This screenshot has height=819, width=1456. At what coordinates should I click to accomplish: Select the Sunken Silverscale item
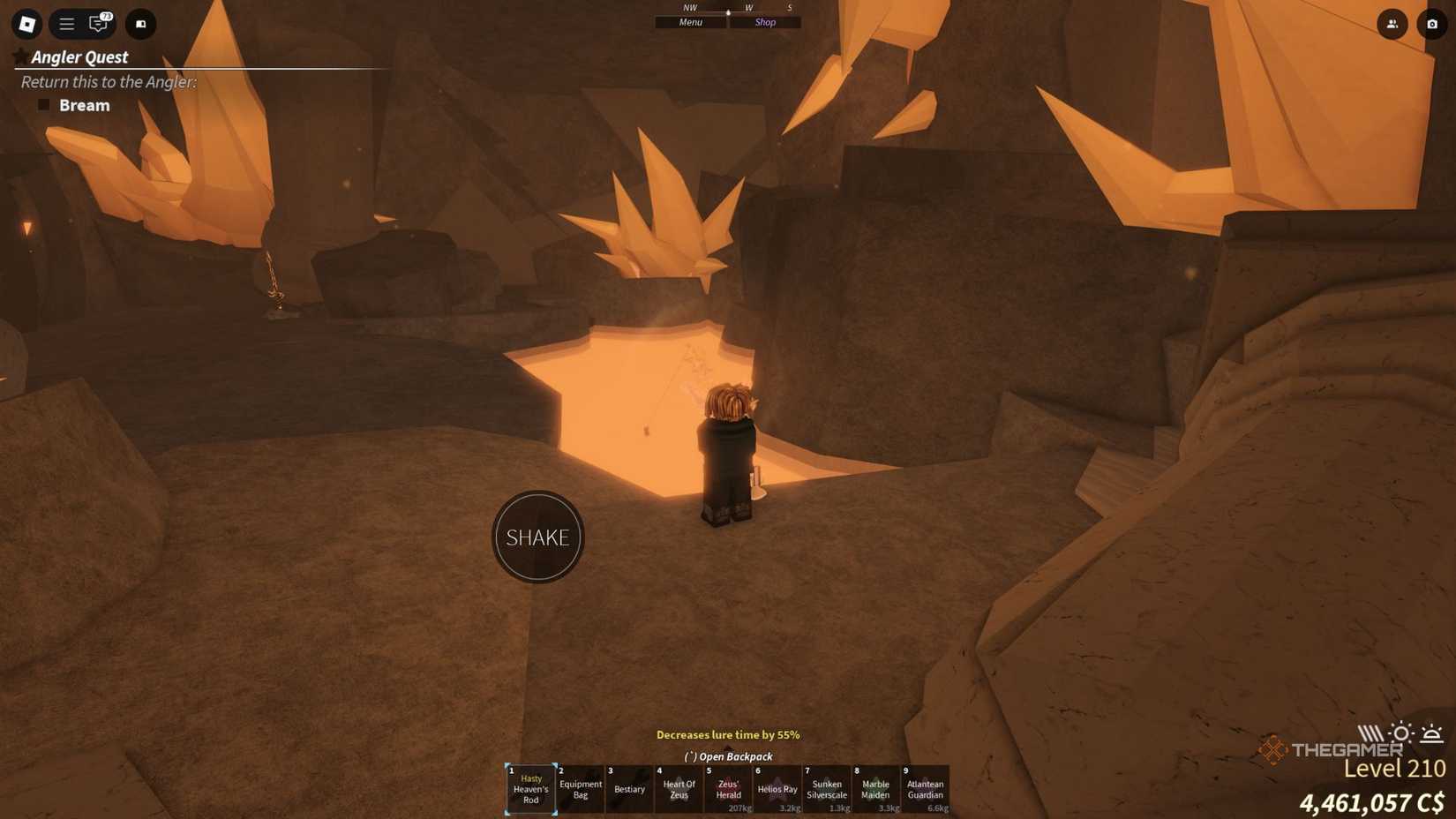coord(827,789)
